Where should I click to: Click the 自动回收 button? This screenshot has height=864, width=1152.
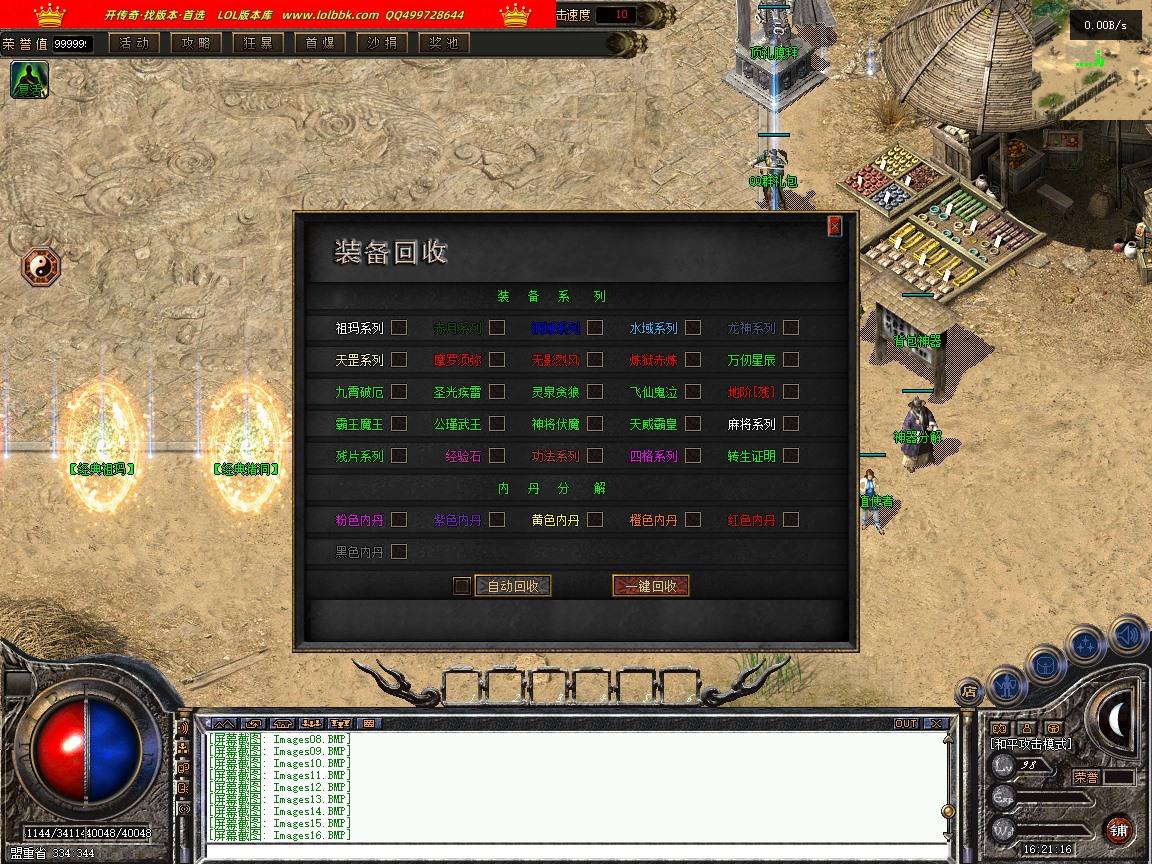click(513, 586)
